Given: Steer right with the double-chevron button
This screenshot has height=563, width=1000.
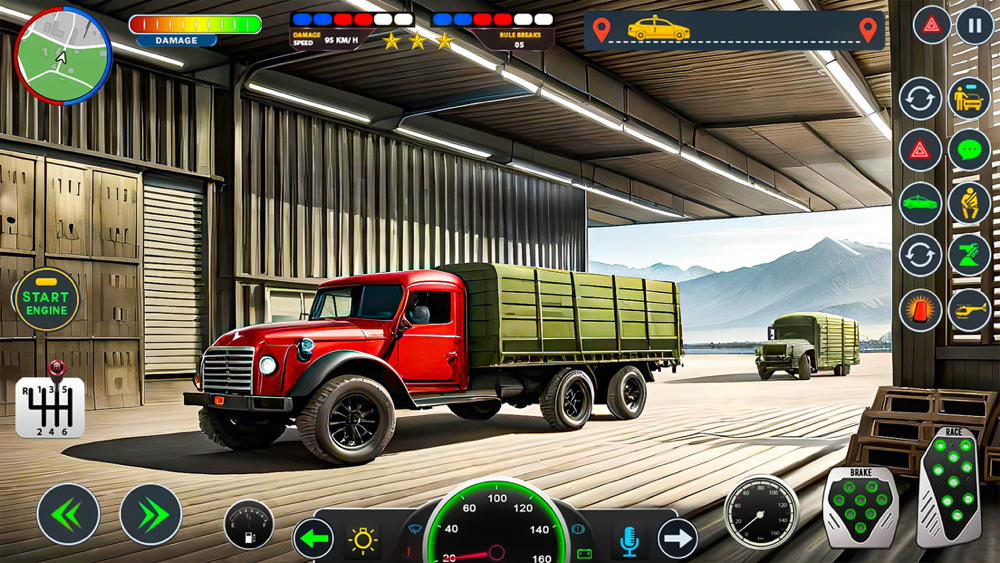Looking at the screenshot, I should [x=151, y=514].
